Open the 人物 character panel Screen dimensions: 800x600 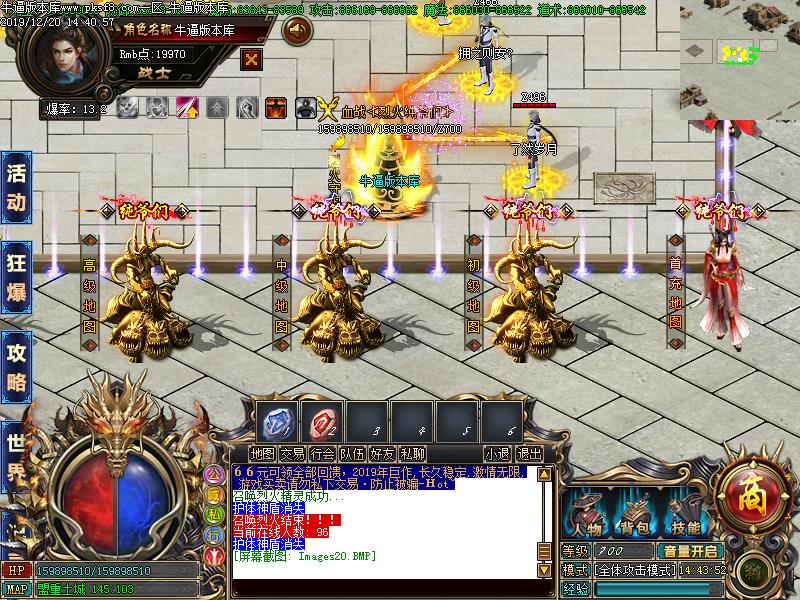[585, 515]
